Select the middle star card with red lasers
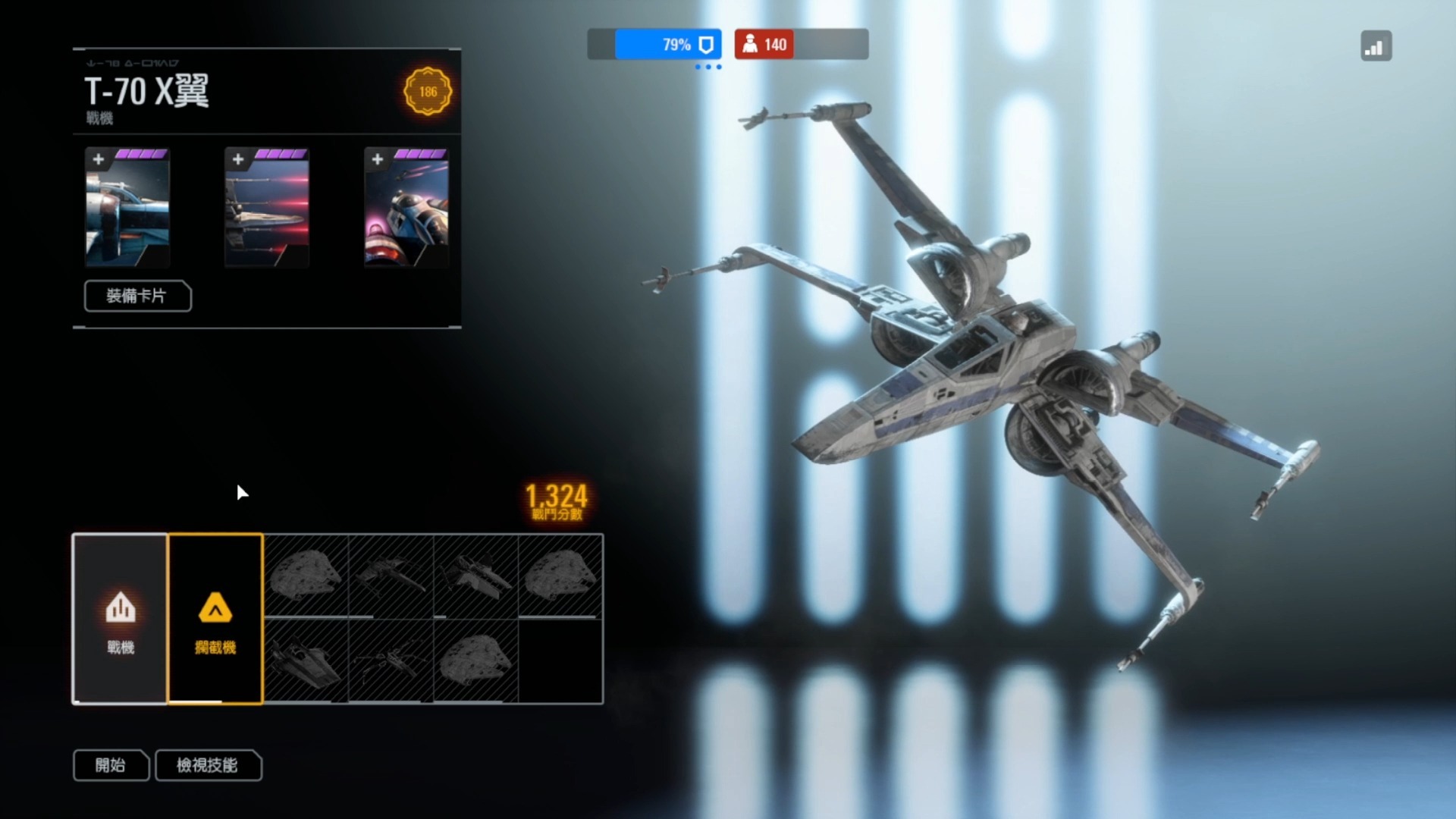 click(x=267, y=208)
